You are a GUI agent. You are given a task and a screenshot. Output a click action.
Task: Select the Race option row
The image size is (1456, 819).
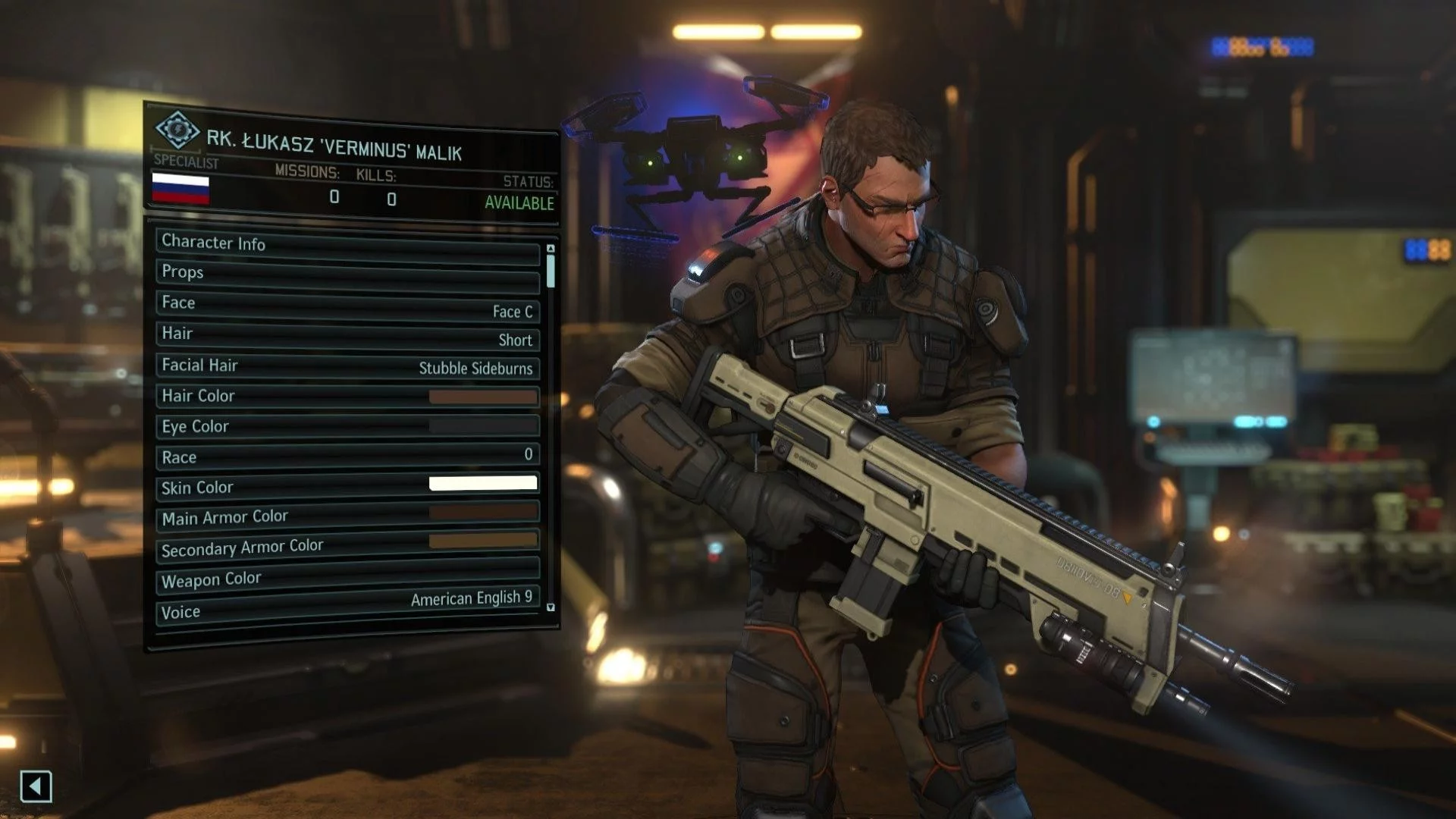click(347, 457)
